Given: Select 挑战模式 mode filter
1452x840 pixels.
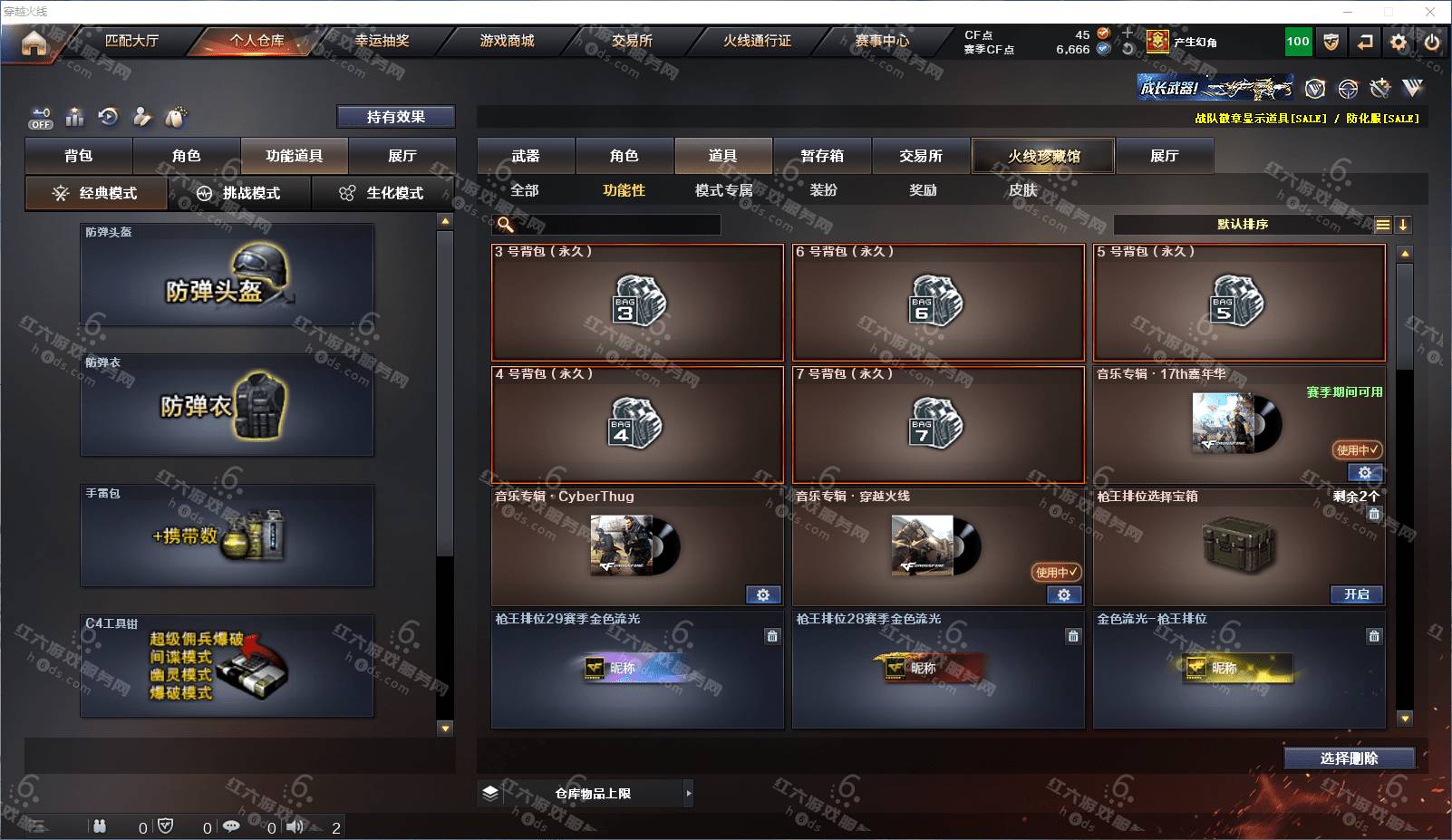Looking at the screenshot, I should (239, 193).
